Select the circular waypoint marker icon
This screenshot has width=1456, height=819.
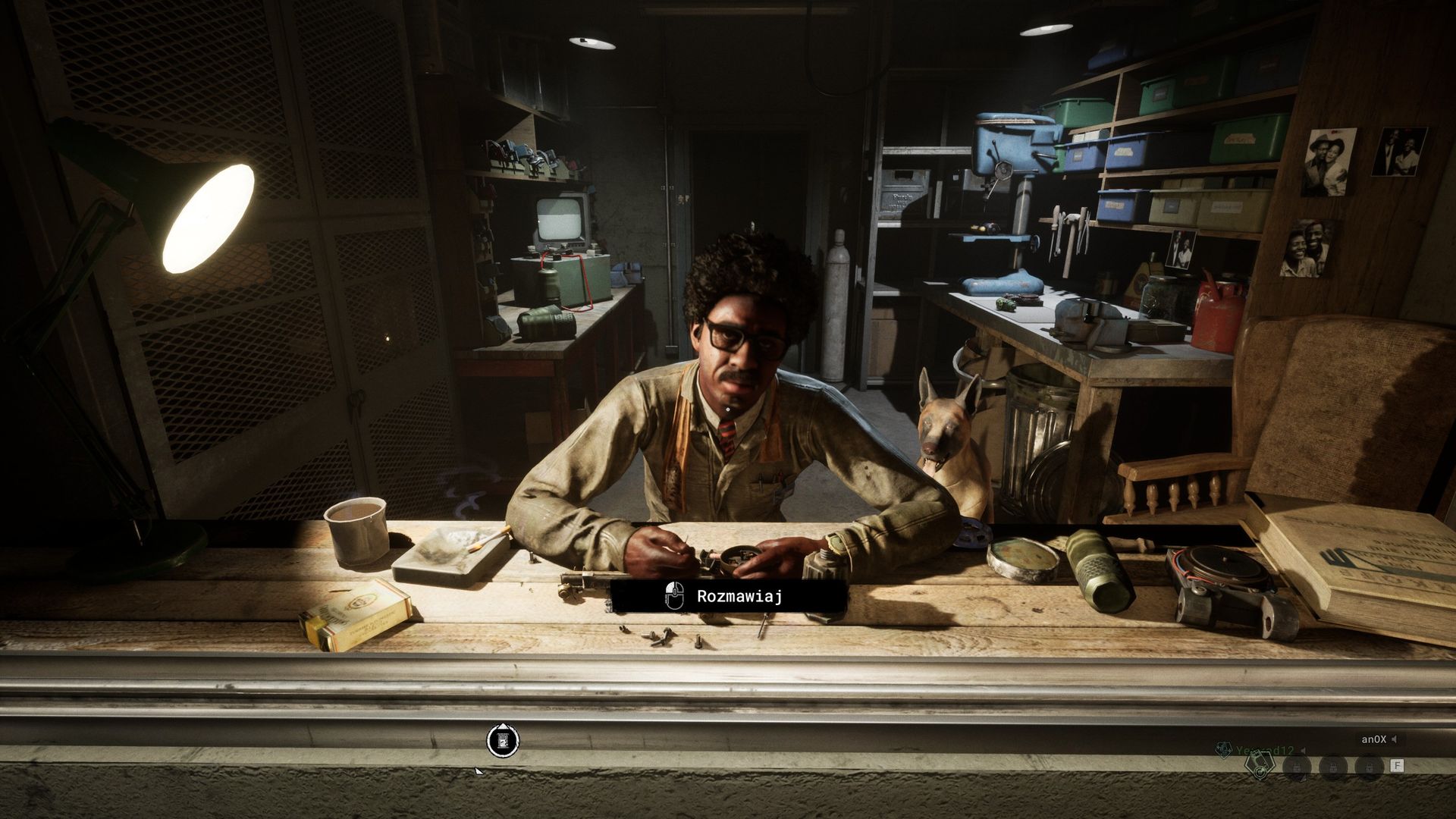tap(503, 740)
